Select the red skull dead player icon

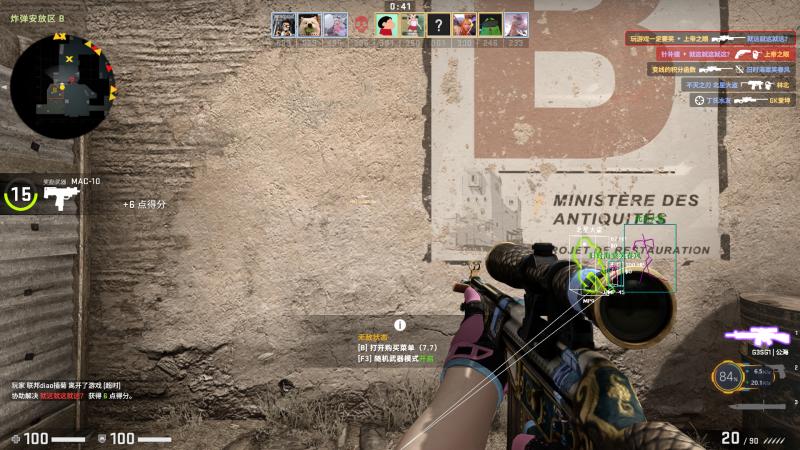coord(361,24)
